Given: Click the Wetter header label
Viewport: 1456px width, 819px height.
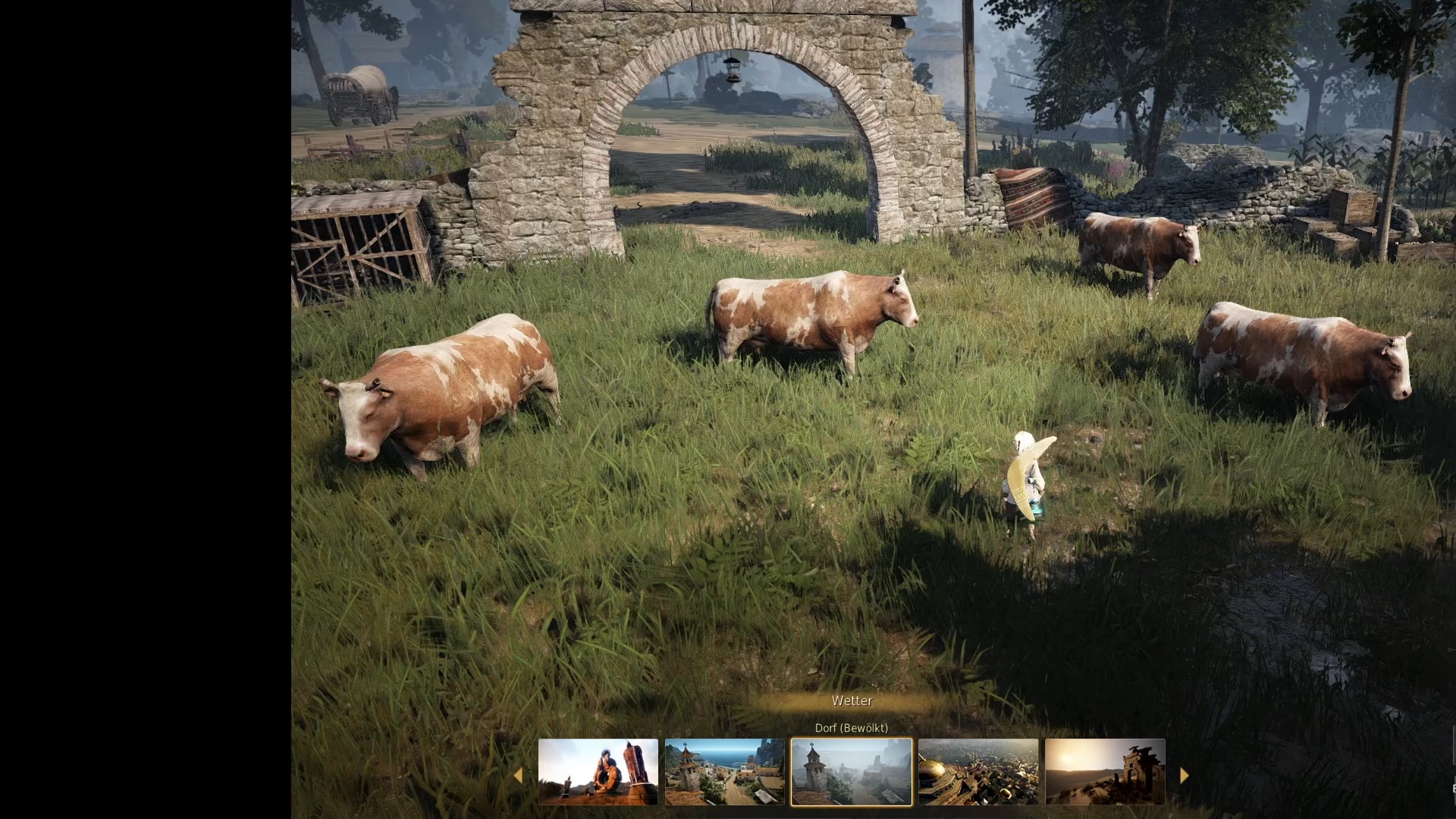Looking at the screenshot, I should tap(852, 701).
